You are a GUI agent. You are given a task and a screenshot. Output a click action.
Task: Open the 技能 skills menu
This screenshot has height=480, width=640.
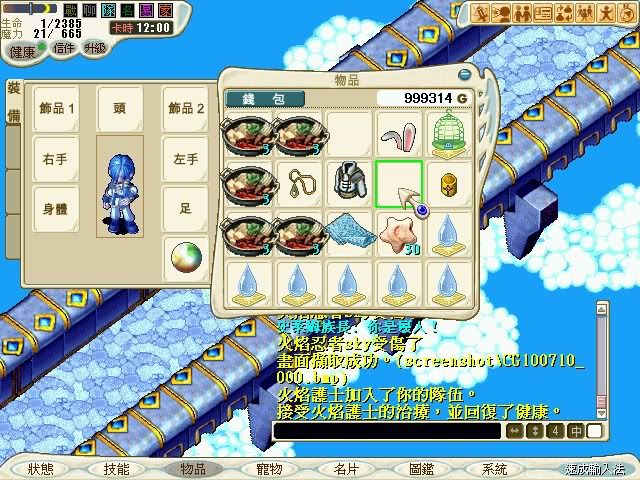point(116,468)
